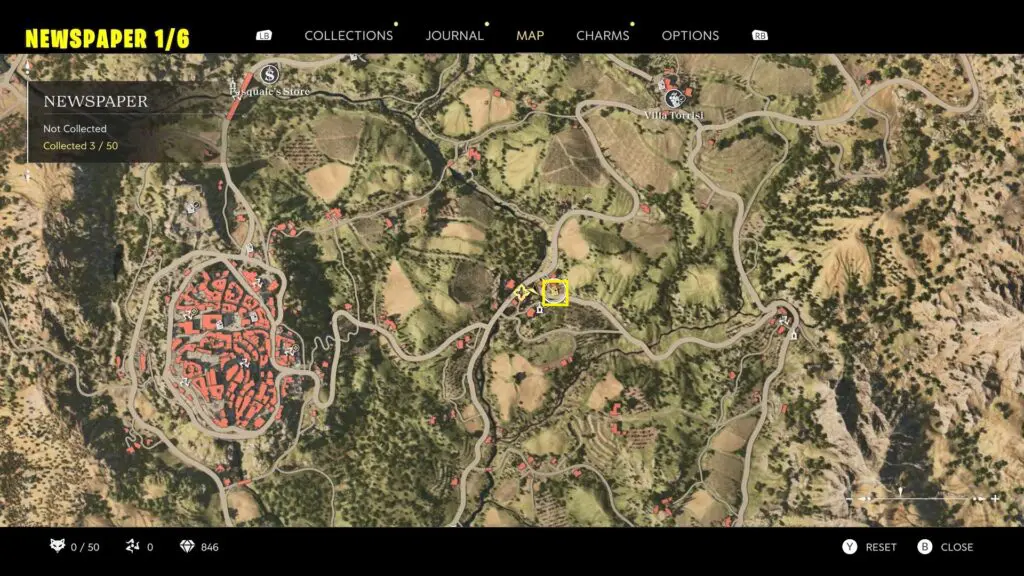Switch to the Journal tab
The width and height of the screenshot is (1024, 576).
coord(454,35)
